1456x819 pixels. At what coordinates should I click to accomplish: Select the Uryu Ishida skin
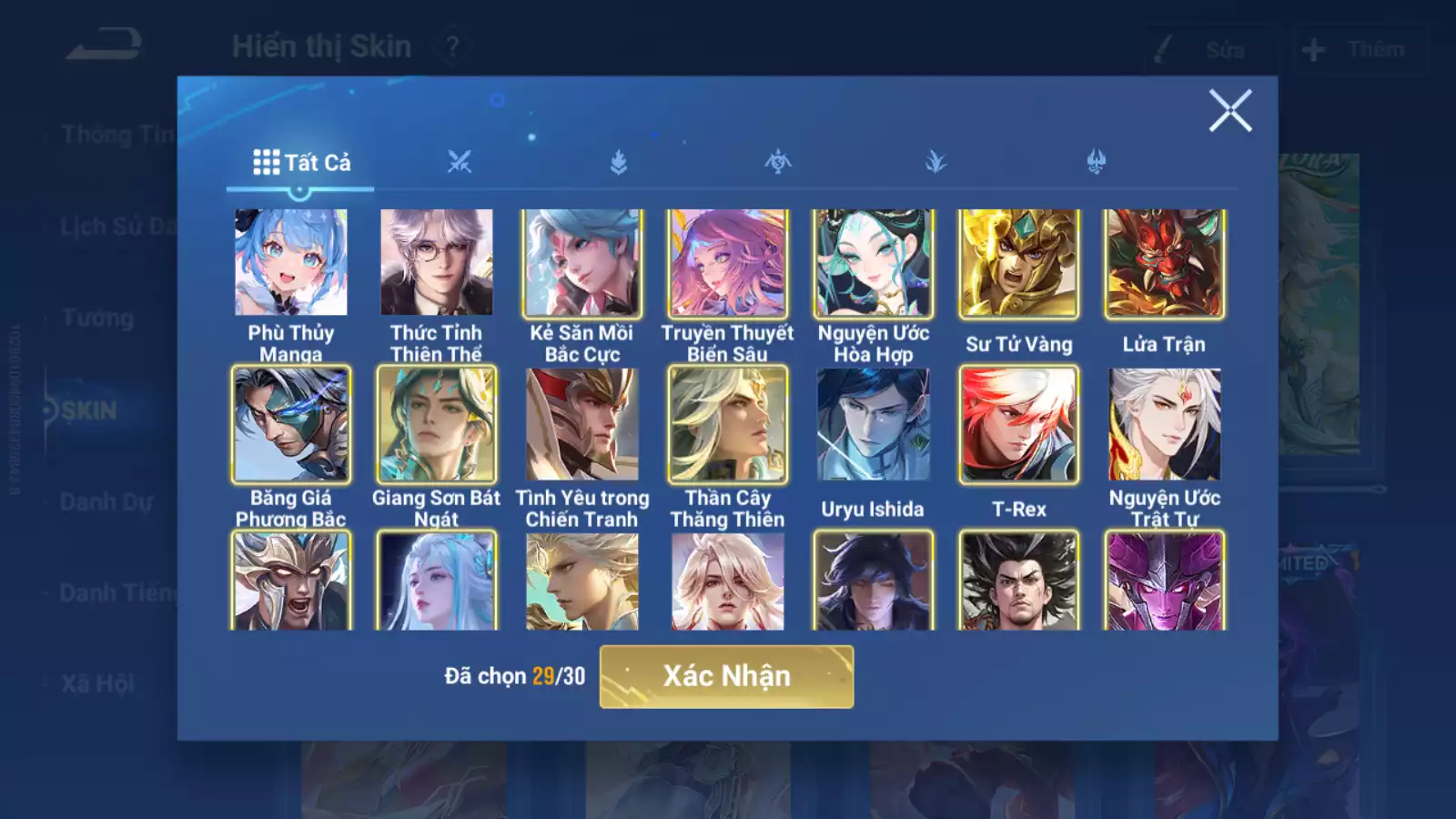coord(874,424)
